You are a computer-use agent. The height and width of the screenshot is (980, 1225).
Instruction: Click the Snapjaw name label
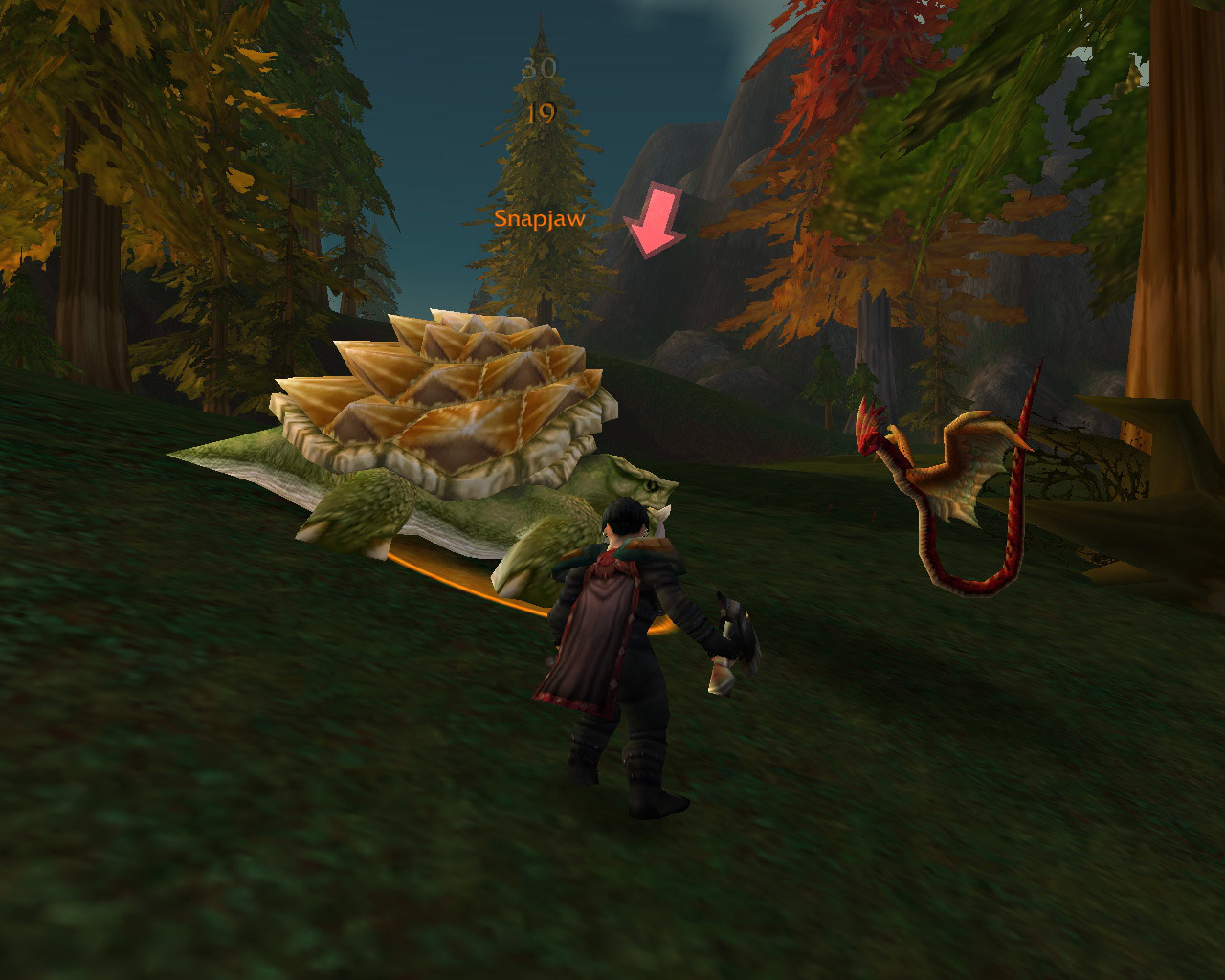coord(539,218)
